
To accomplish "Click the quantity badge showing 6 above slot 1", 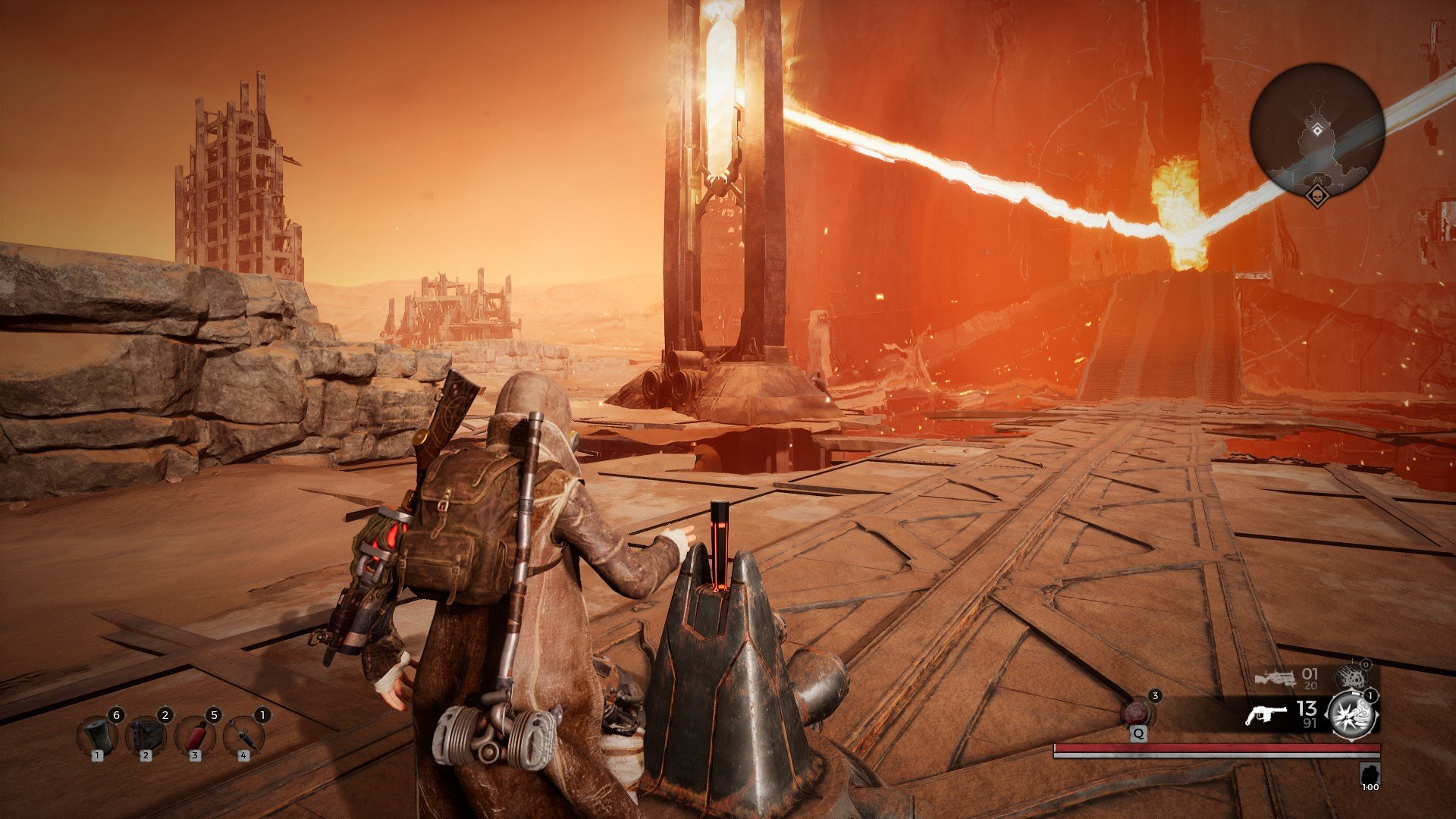I will pyautogui.click(x=117, y=715).
